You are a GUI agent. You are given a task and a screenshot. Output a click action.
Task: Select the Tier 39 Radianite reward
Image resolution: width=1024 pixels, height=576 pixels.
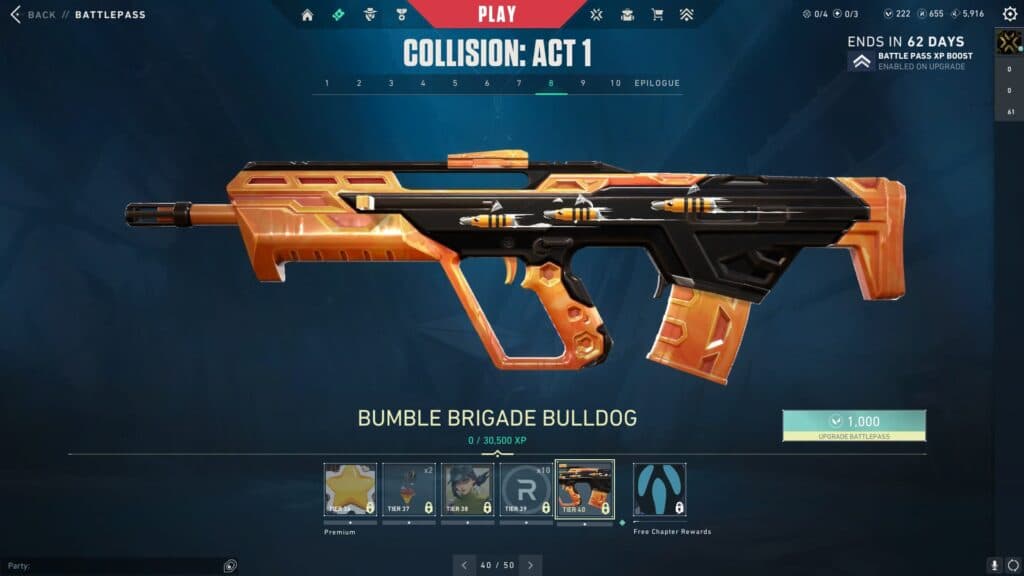(x=525, y=490)
